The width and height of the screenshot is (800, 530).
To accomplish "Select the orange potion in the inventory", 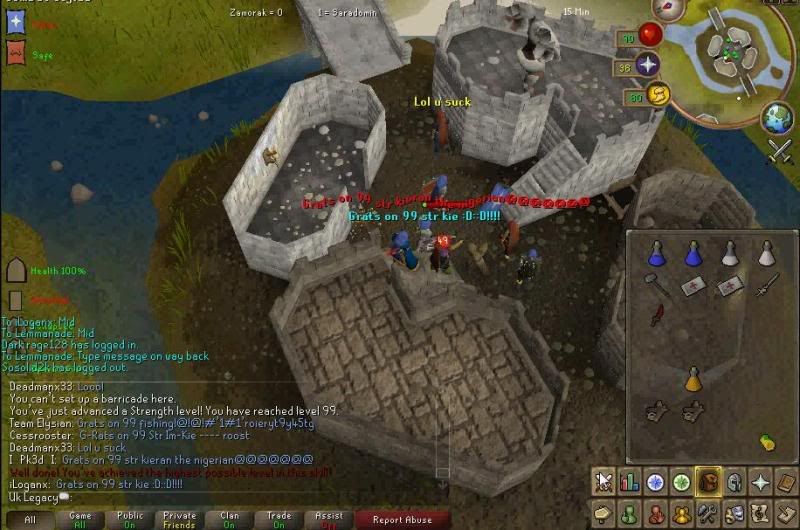I will coord(692,380).
